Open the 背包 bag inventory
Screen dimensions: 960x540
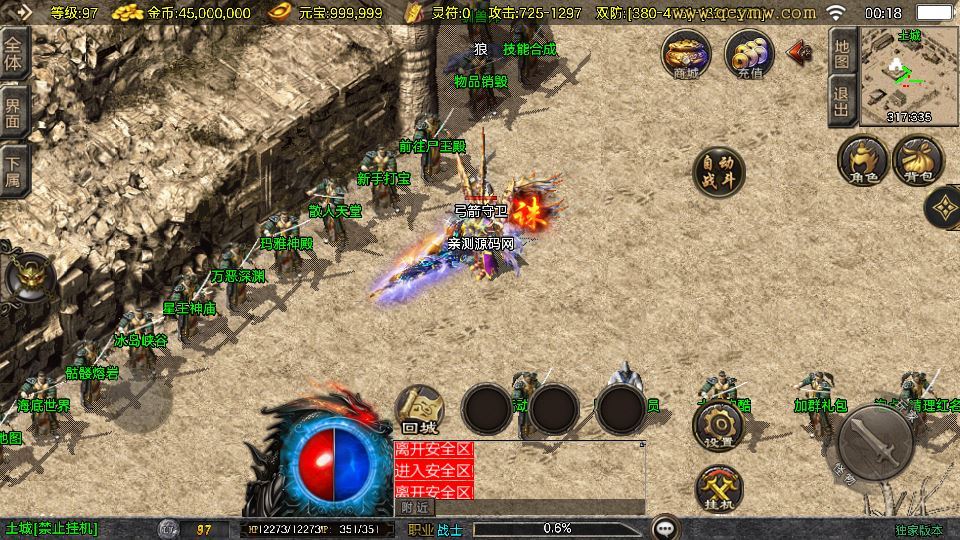(x=918, y=160)
